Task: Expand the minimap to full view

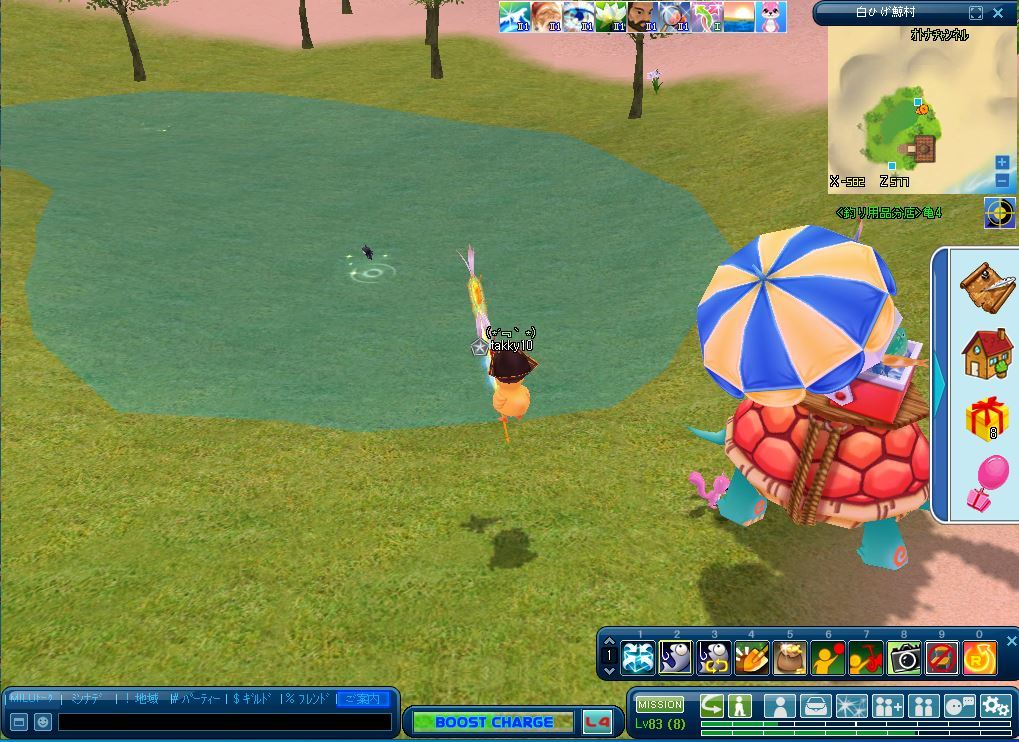Action: pyautogui.click(x=976, y=13)
